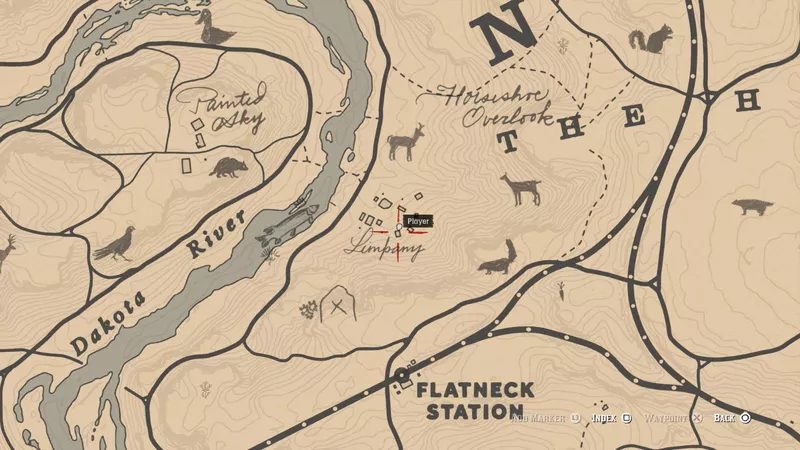800x450 pixels.
Task: Click the skunk animal marker
Action: click(x=498, y=258)
